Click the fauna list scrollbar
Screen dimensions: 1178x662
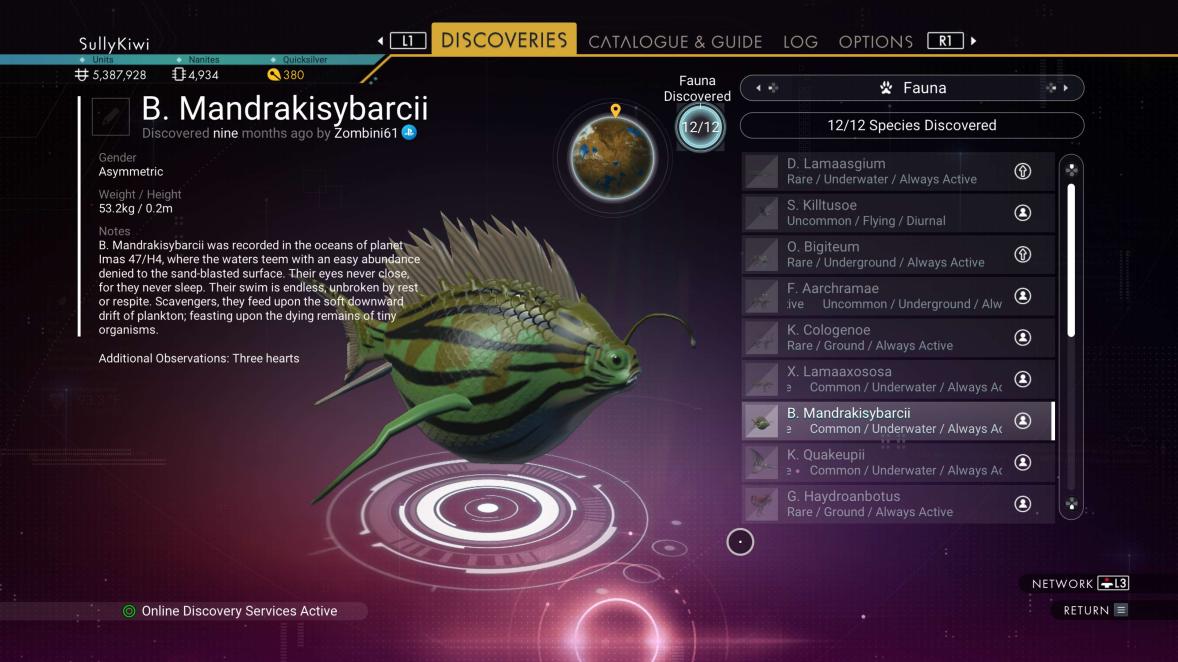pyautogui.click(x=1071, y=260)
